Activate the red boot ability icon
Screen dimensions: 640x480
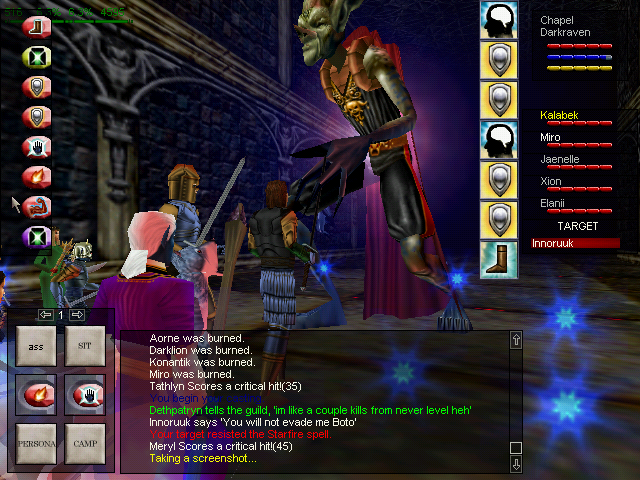(37, 27)
